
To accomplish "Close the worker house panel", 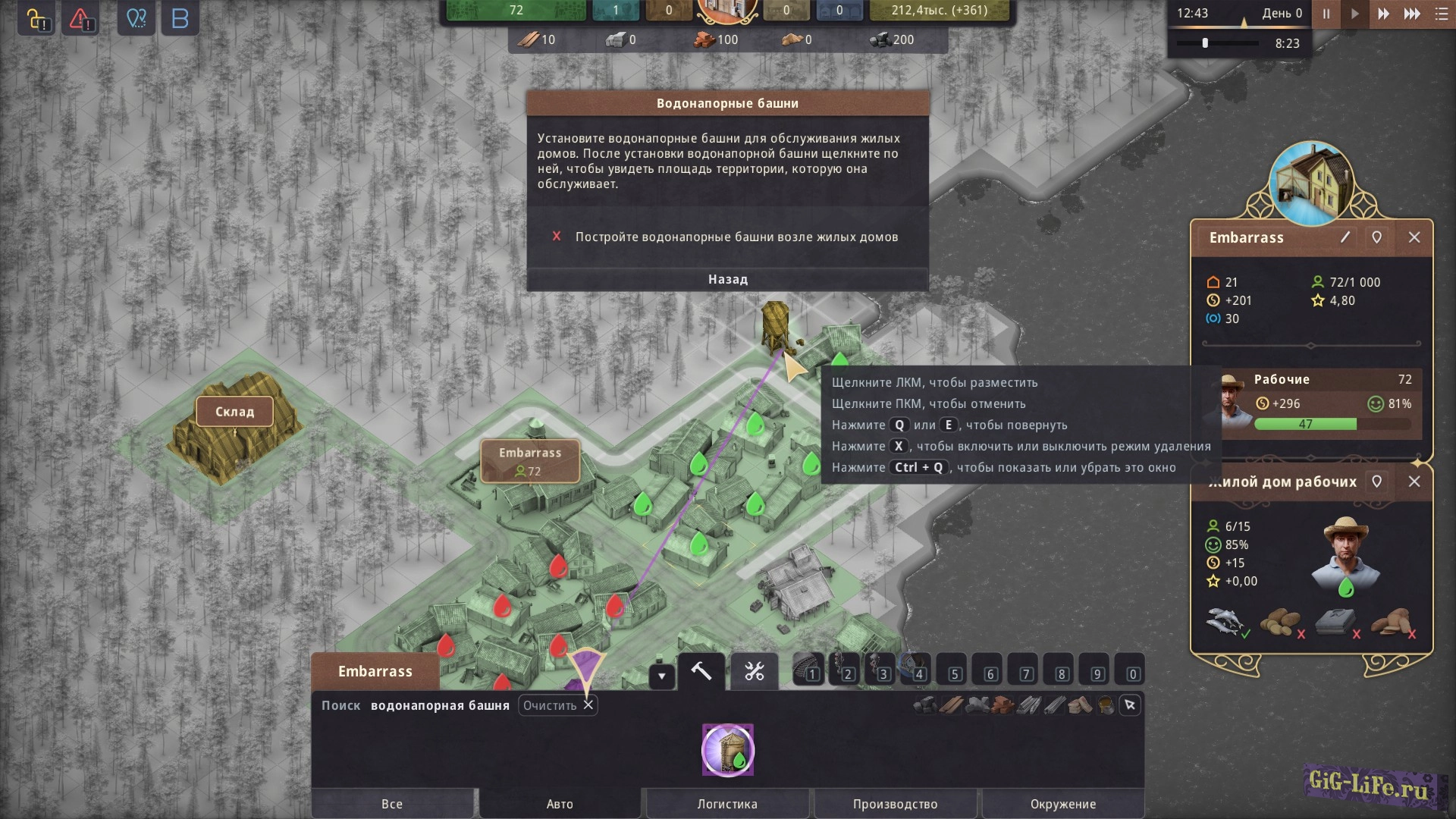I will [x=1414, y=482].
